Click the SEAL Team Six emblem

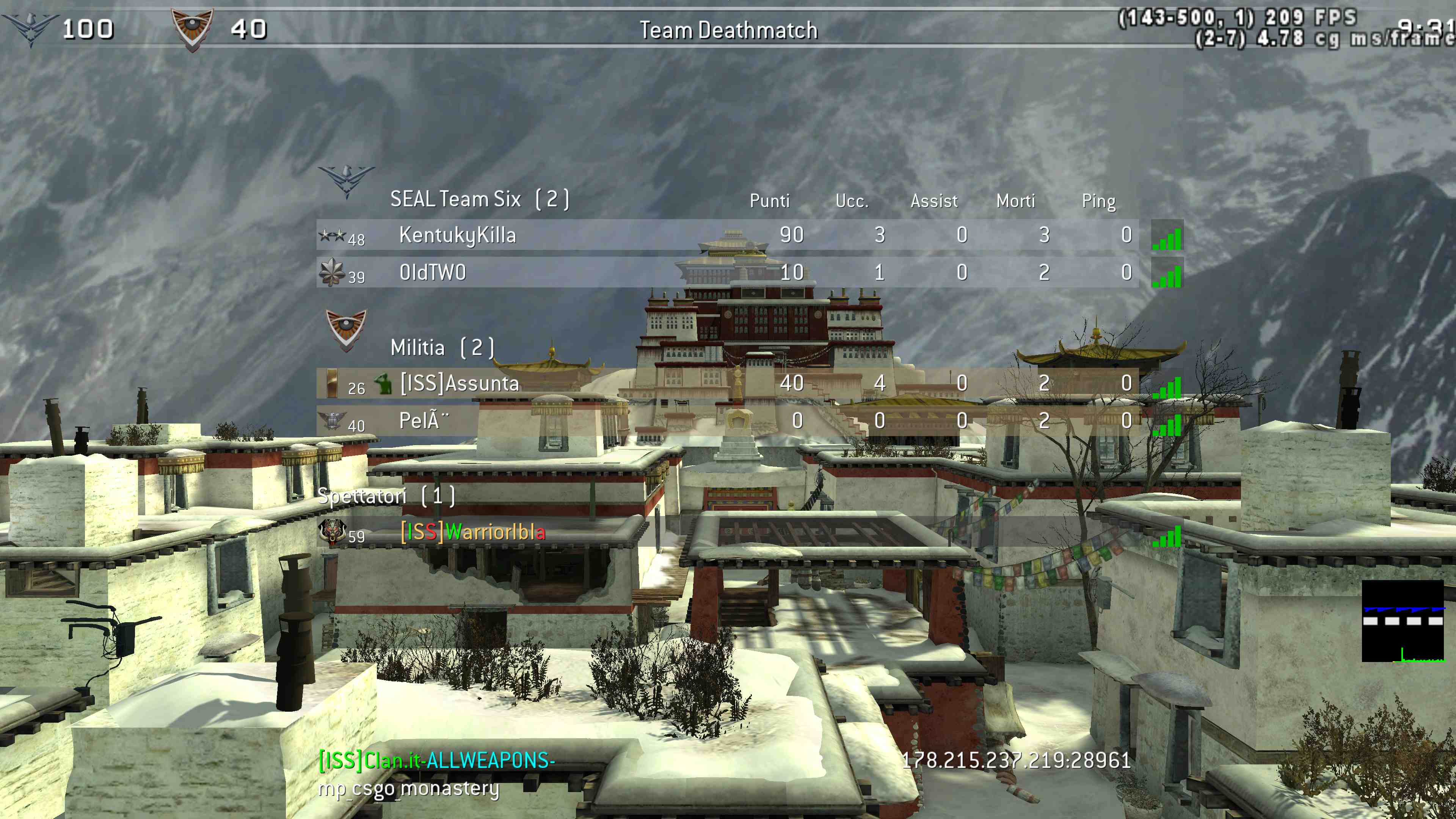pyautogui.click(x=347, y=180)
